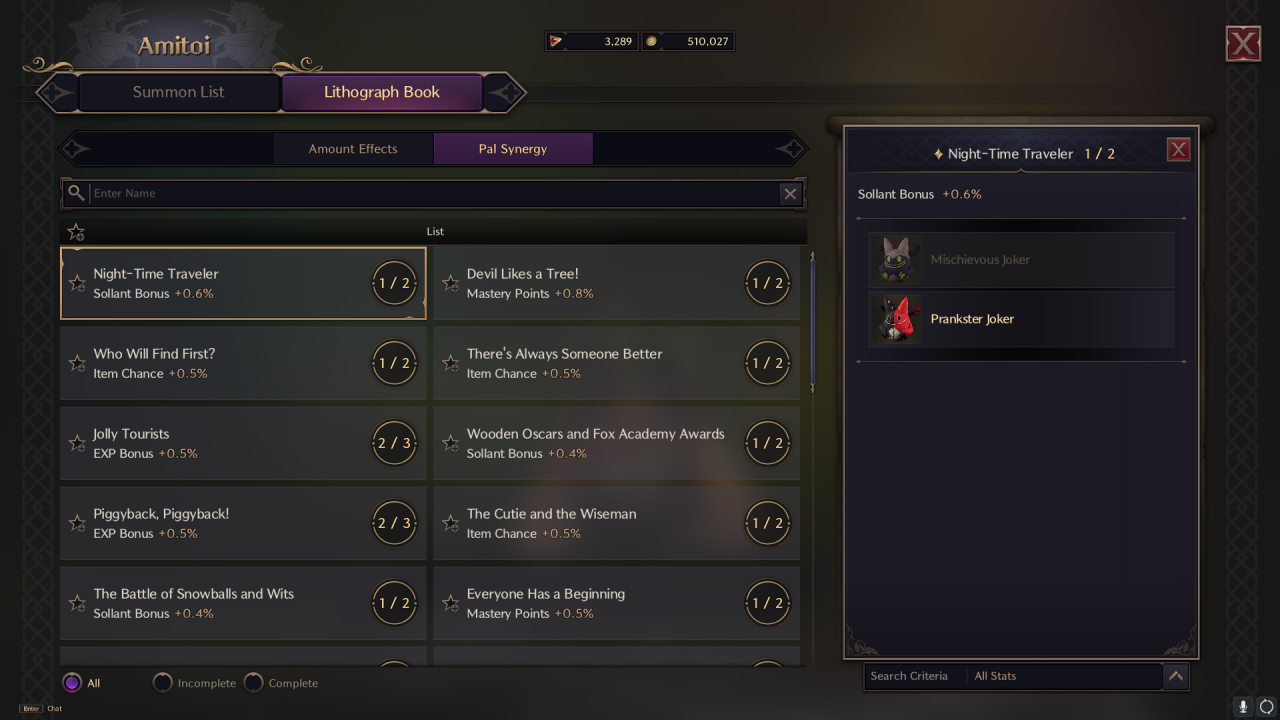Click the star on Jolly Tourists entry
Screen dimensions: 1280x720
click(77, 443)
